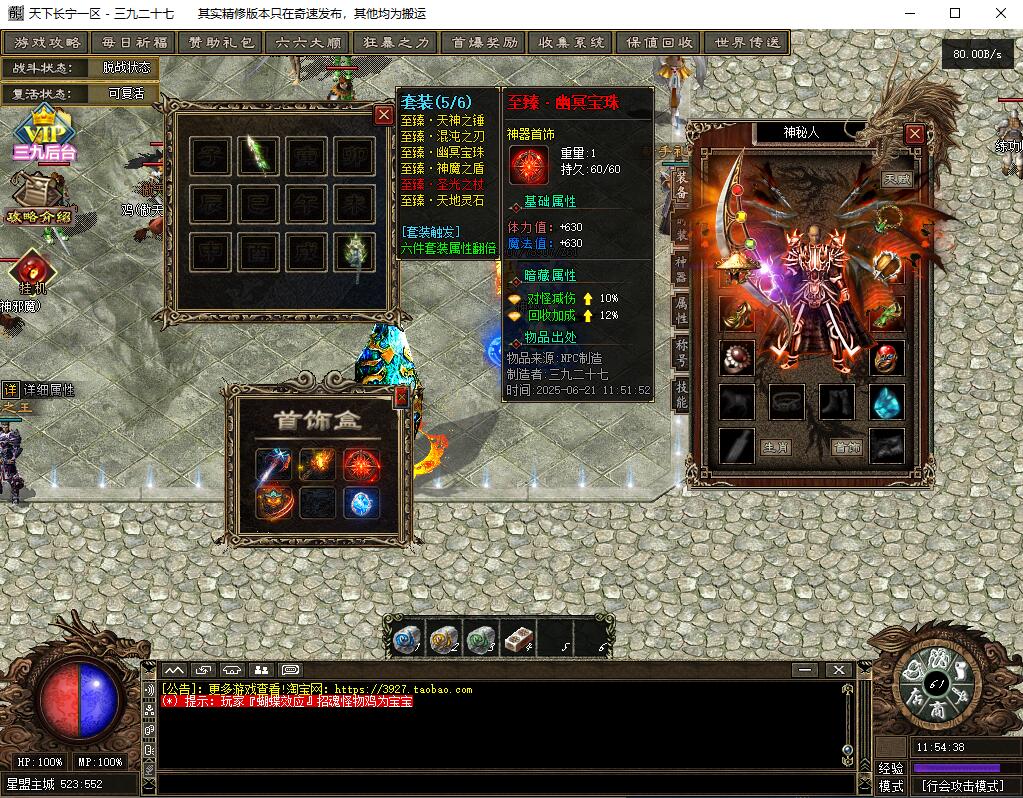The height and width of the screenshot is (798, 1023).
Task: Switch to the 技能 skills tab
Action: (681, 393)
